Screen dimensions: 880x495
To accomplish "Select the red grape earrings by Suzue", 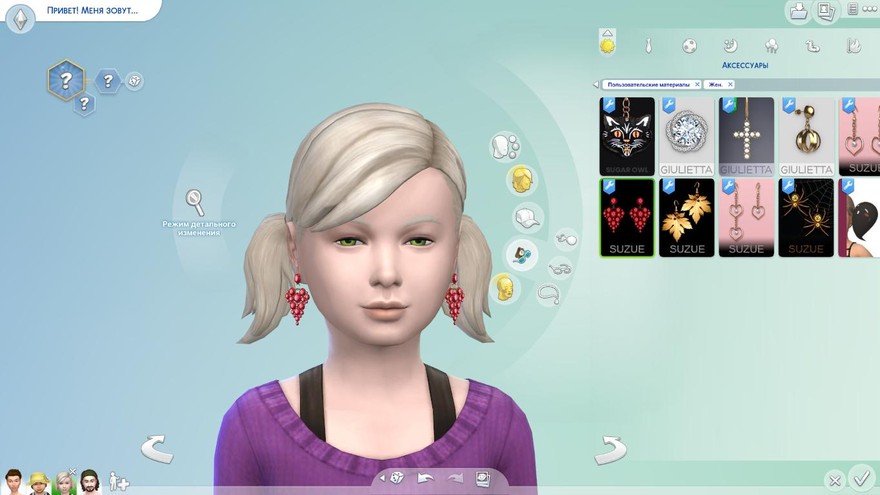I will [627, 217].
